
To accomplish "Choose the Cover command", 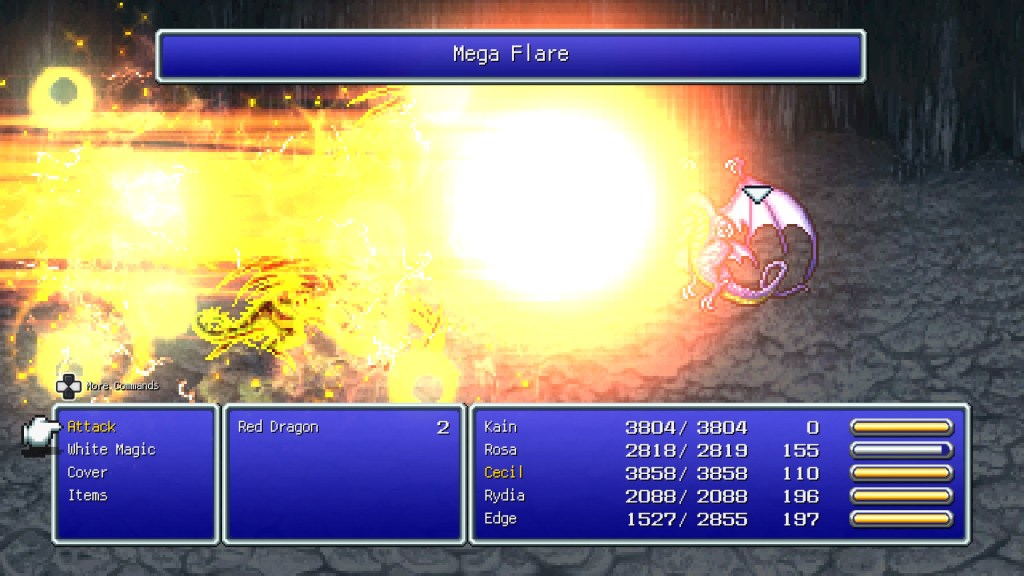I will [x=87, y=473].
